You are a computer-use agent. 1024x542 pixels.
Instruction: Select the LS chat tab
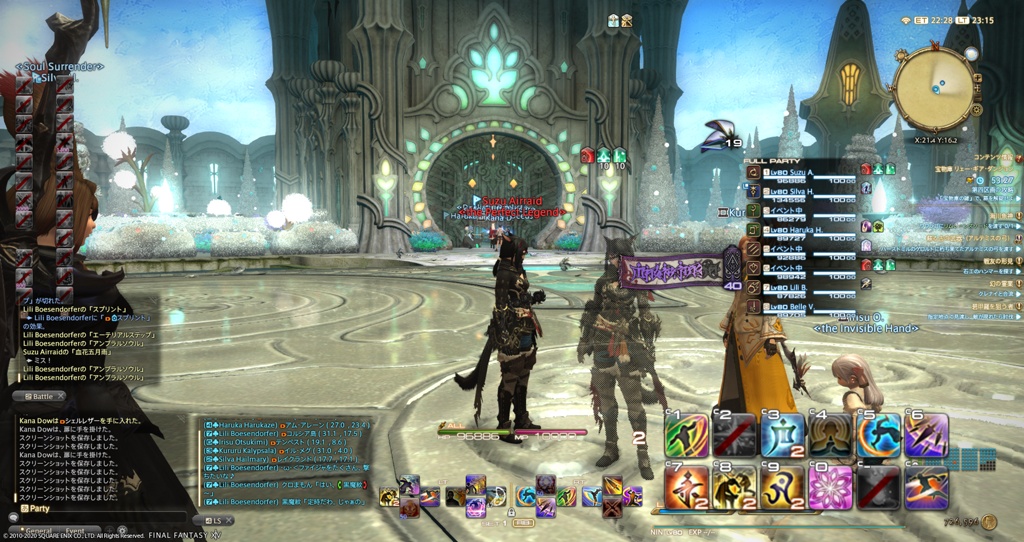[x=214, y=521]
